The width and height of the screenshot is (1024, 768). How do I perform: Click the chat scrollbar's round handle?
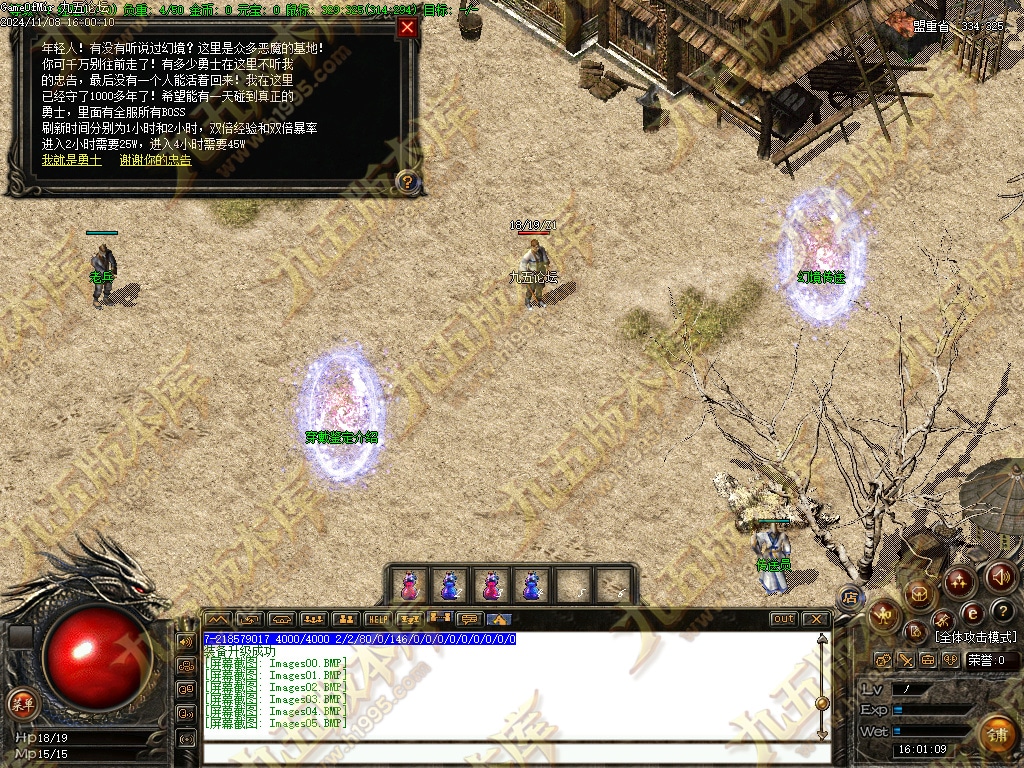pyautogui.click(x=822, y=703)
